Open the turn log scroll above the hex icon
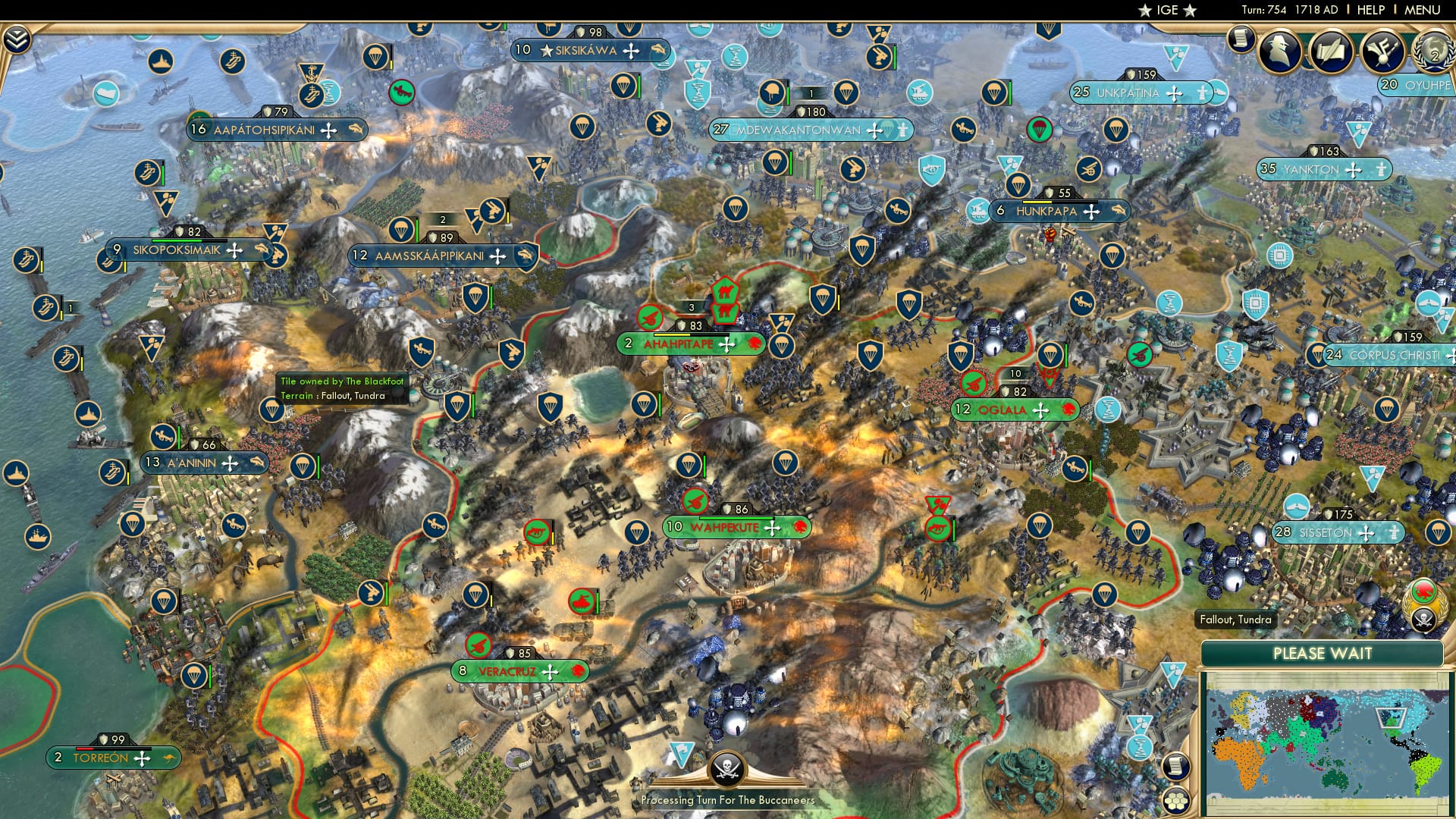The height and width of the screenshot is (819, 1456). pos(1176,767)
